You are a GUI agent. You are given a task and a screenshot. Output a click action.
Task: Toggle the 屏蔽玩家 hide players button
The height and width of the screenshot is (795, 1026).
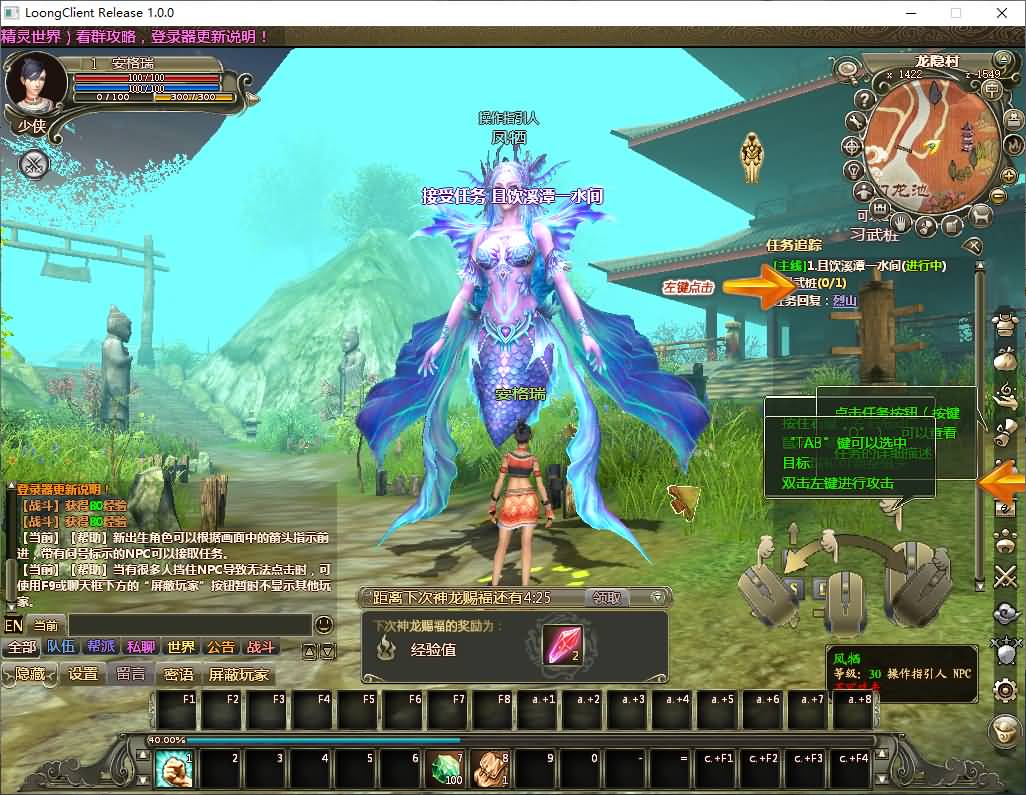(x=239, y=674)
